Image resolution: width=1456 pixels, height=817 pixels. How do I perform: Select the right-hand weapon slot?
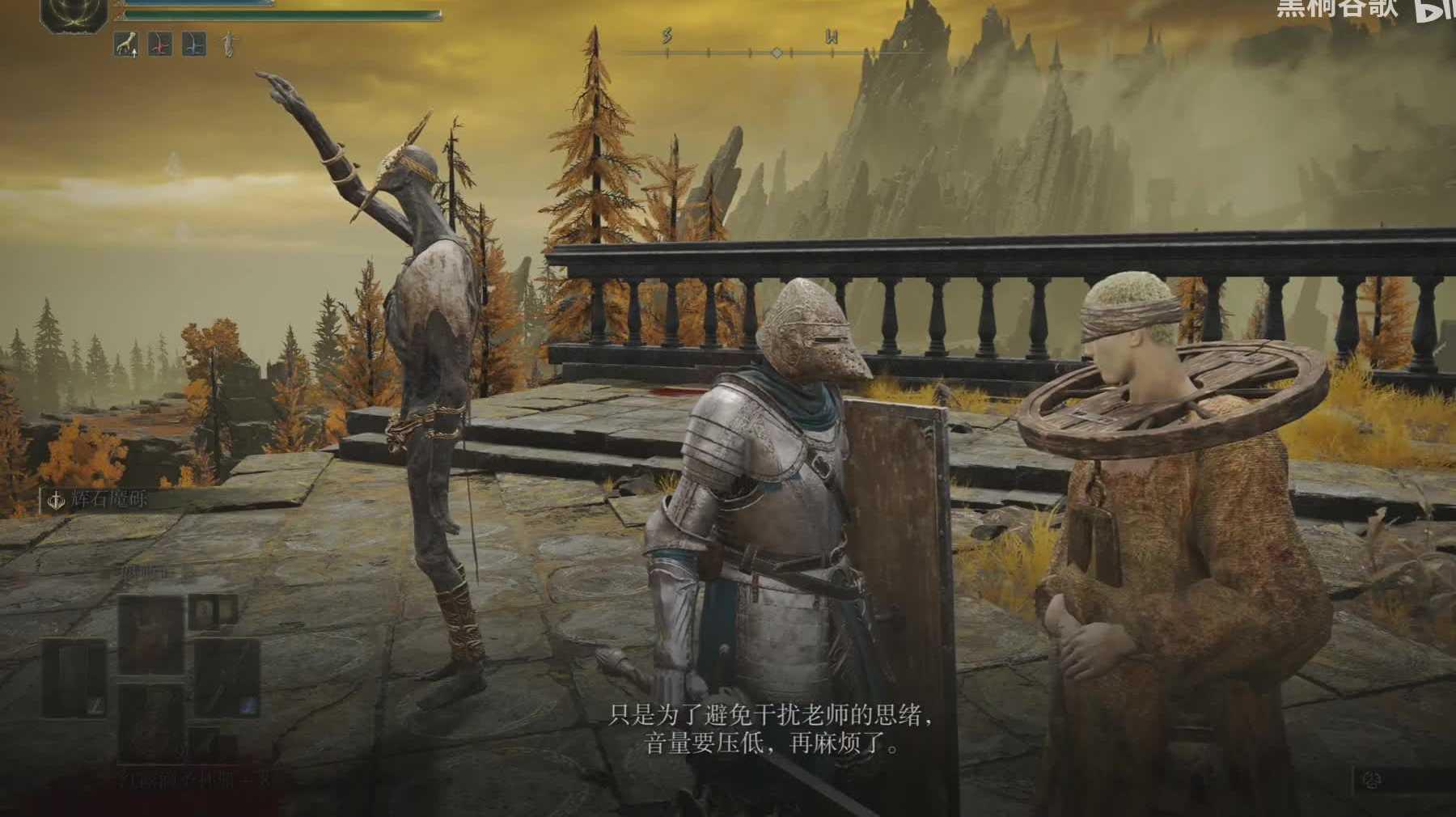tap(226, 678)
